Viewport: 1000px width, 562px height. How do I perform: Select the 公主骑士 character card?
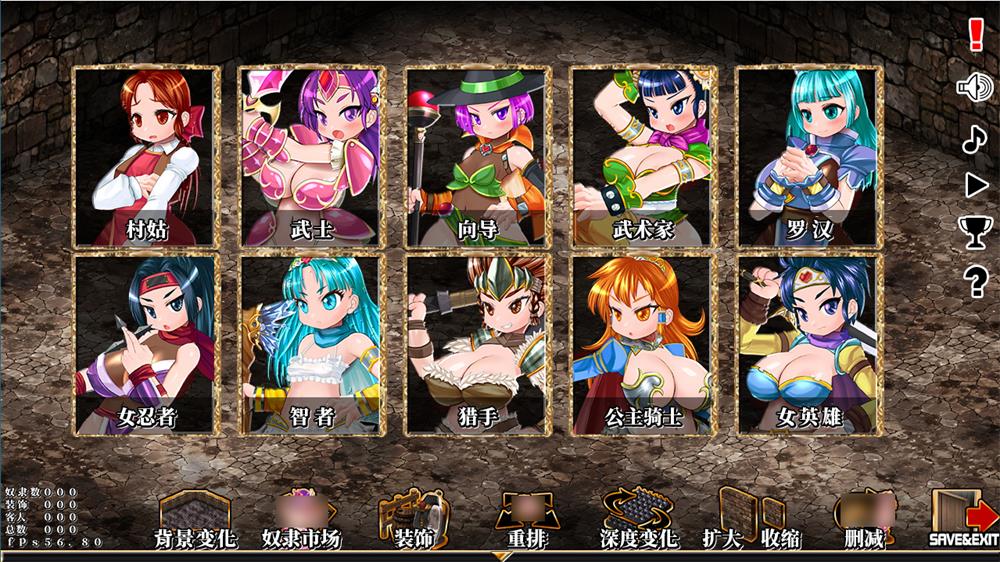click(x=642, y=344)
